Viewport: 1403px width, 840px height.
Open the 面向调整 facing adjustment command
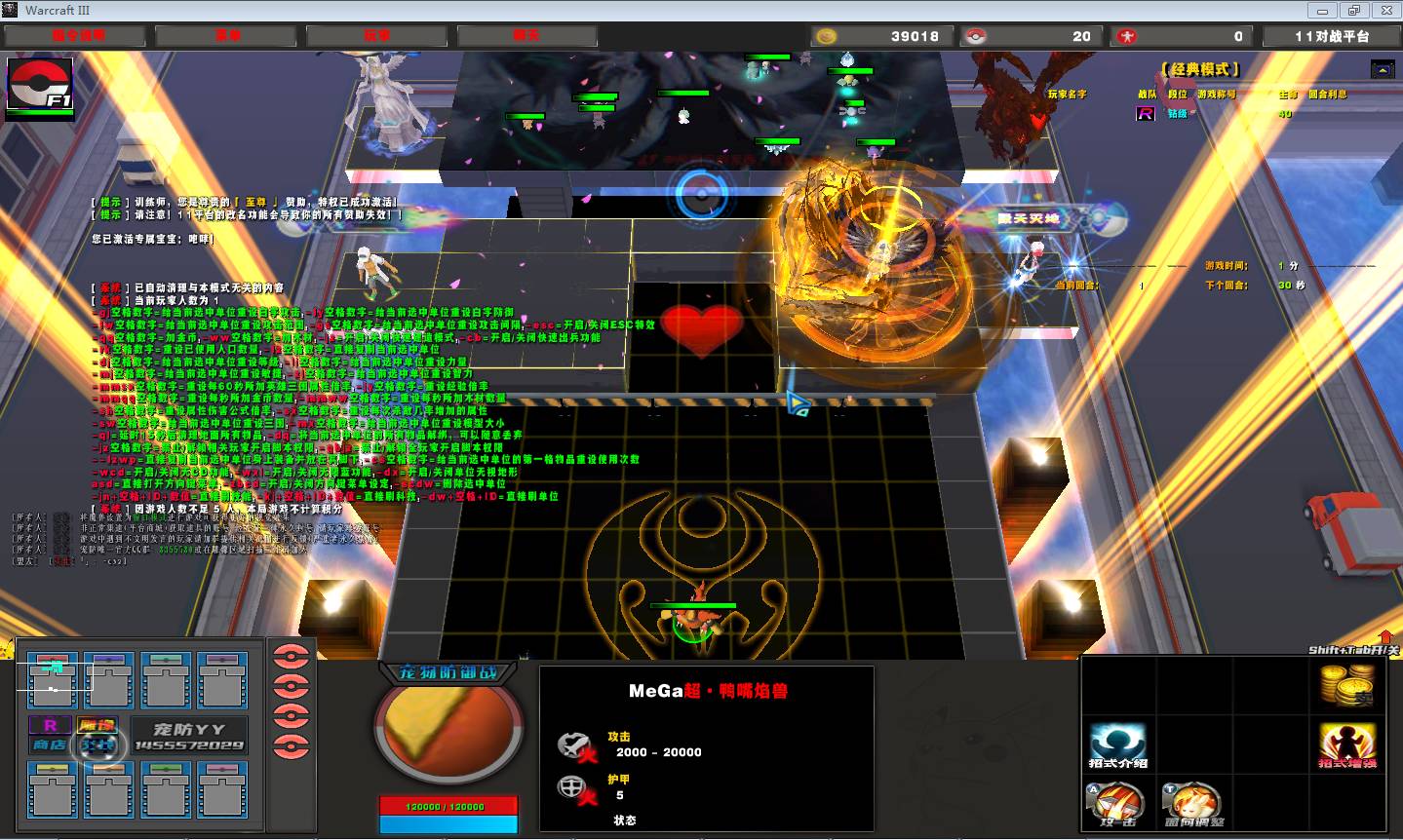(1193, 805)
